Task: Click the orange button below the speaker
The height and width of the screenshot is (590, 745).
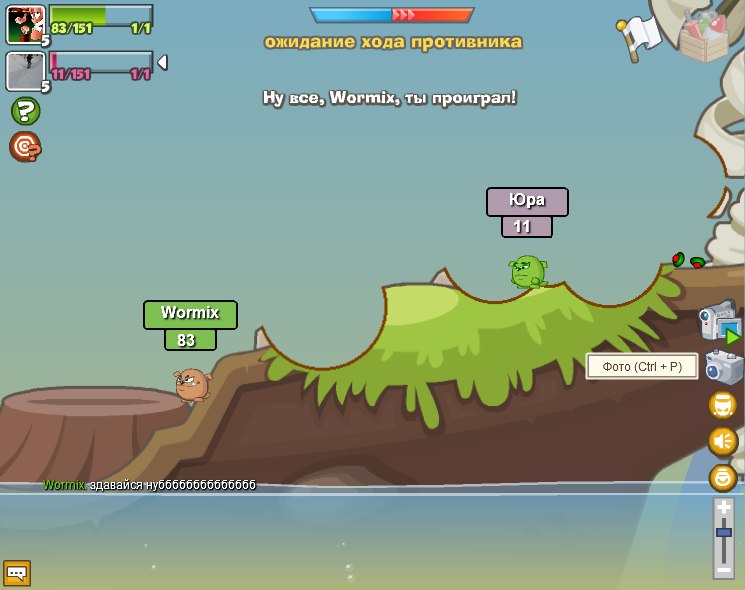Action: [722, 477]
